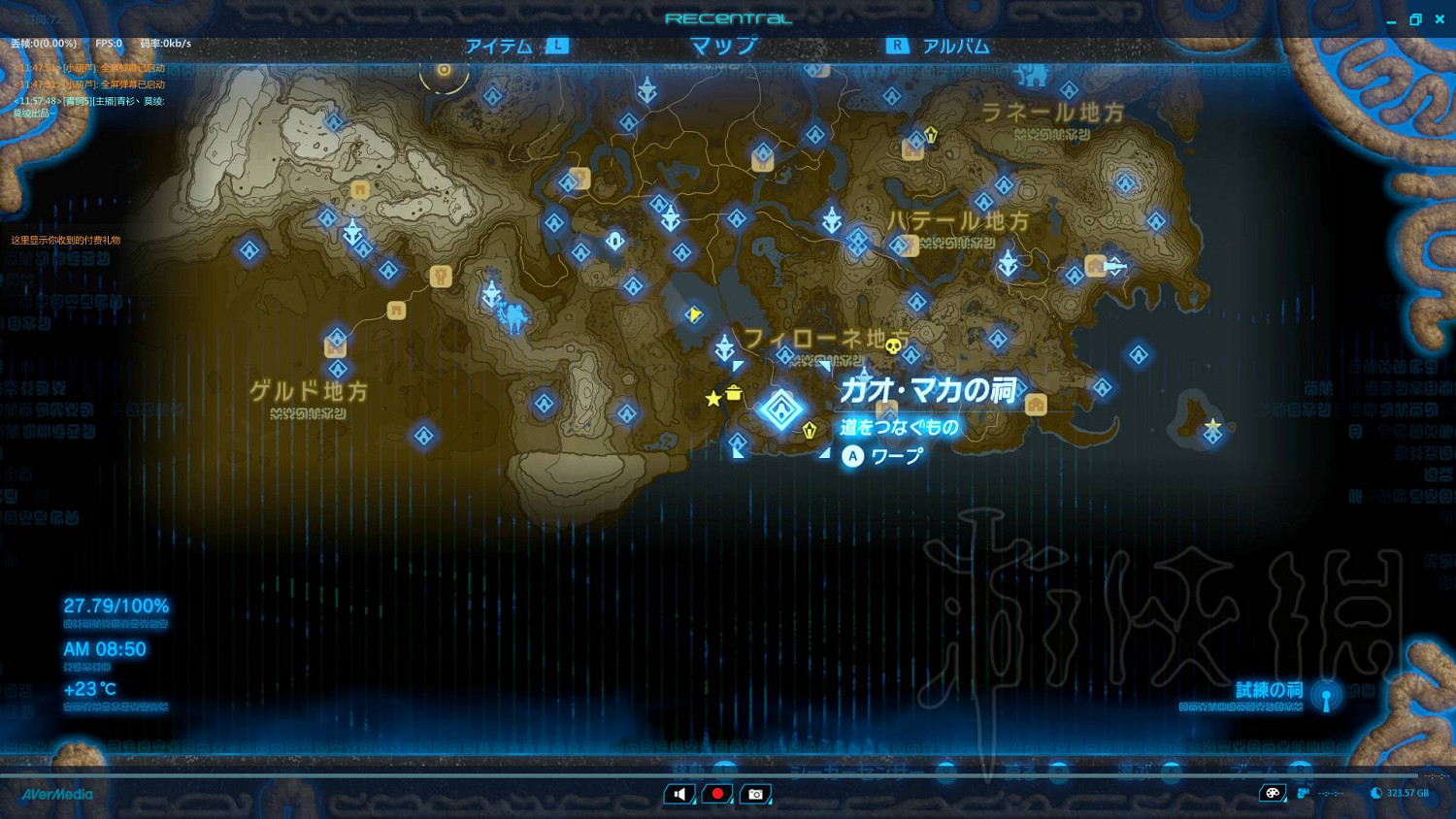
Task: Mute audio using the speaker icon
Action: click(678, 794)
